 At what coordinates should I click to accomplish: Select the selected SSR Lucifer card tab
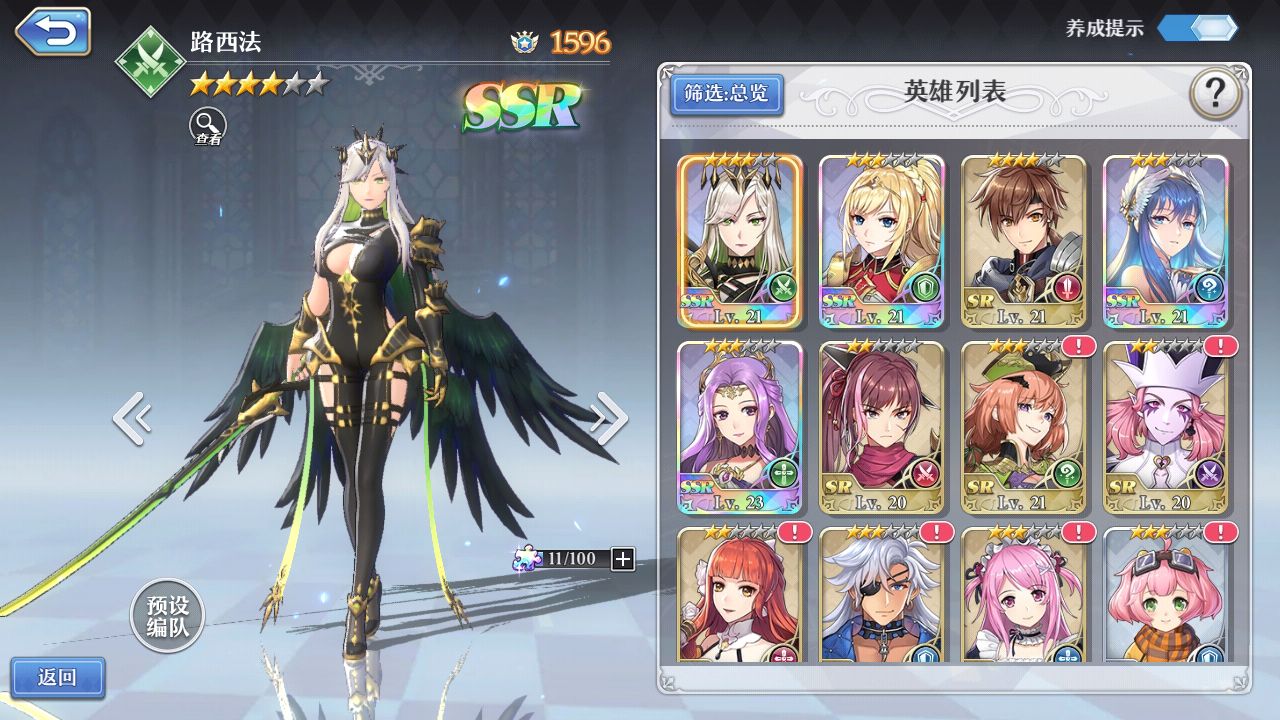click(740, 240)
